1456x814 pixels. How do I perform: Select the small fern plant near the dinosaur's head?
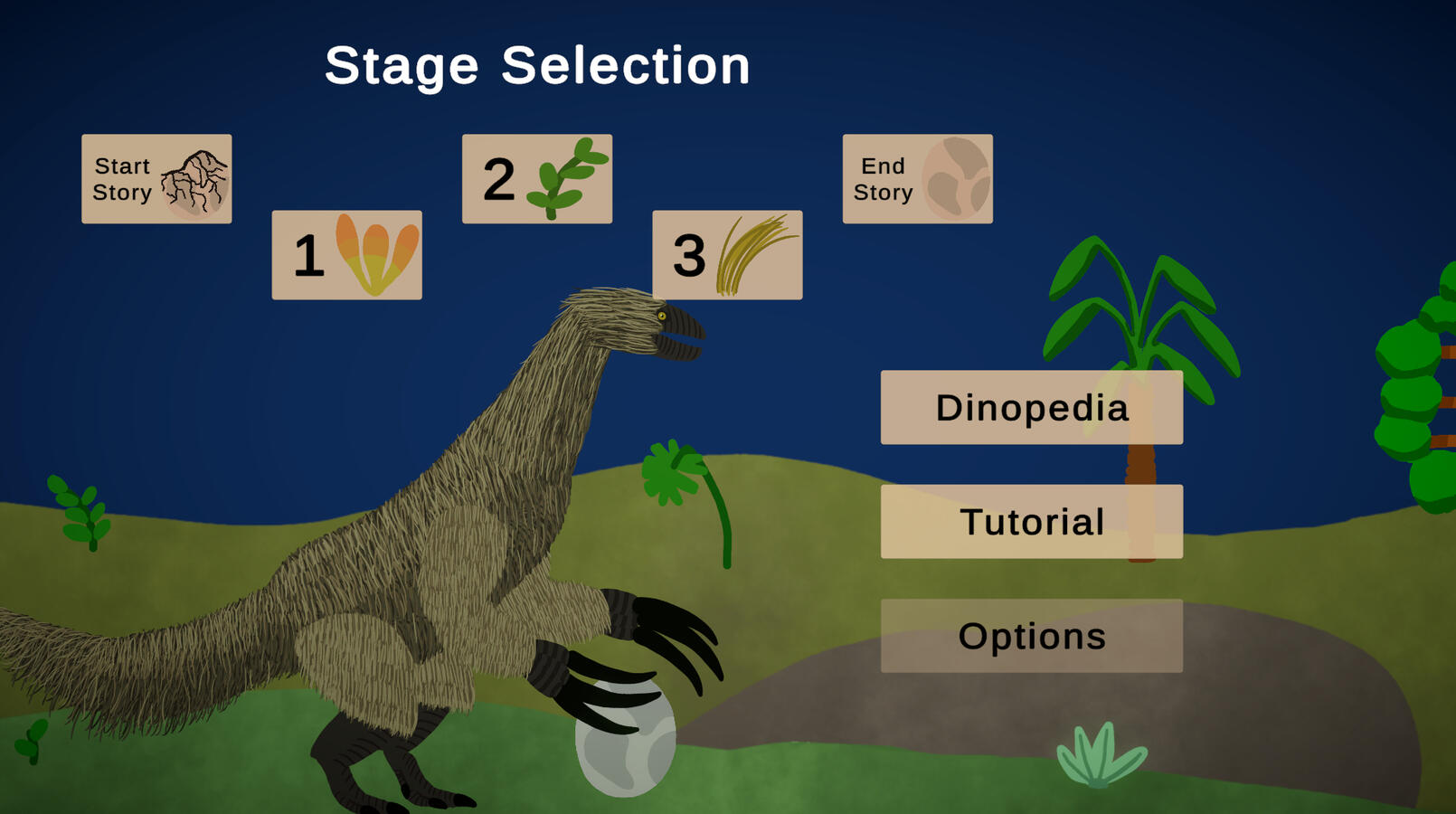pyautogui.click(x=669, y=475)
